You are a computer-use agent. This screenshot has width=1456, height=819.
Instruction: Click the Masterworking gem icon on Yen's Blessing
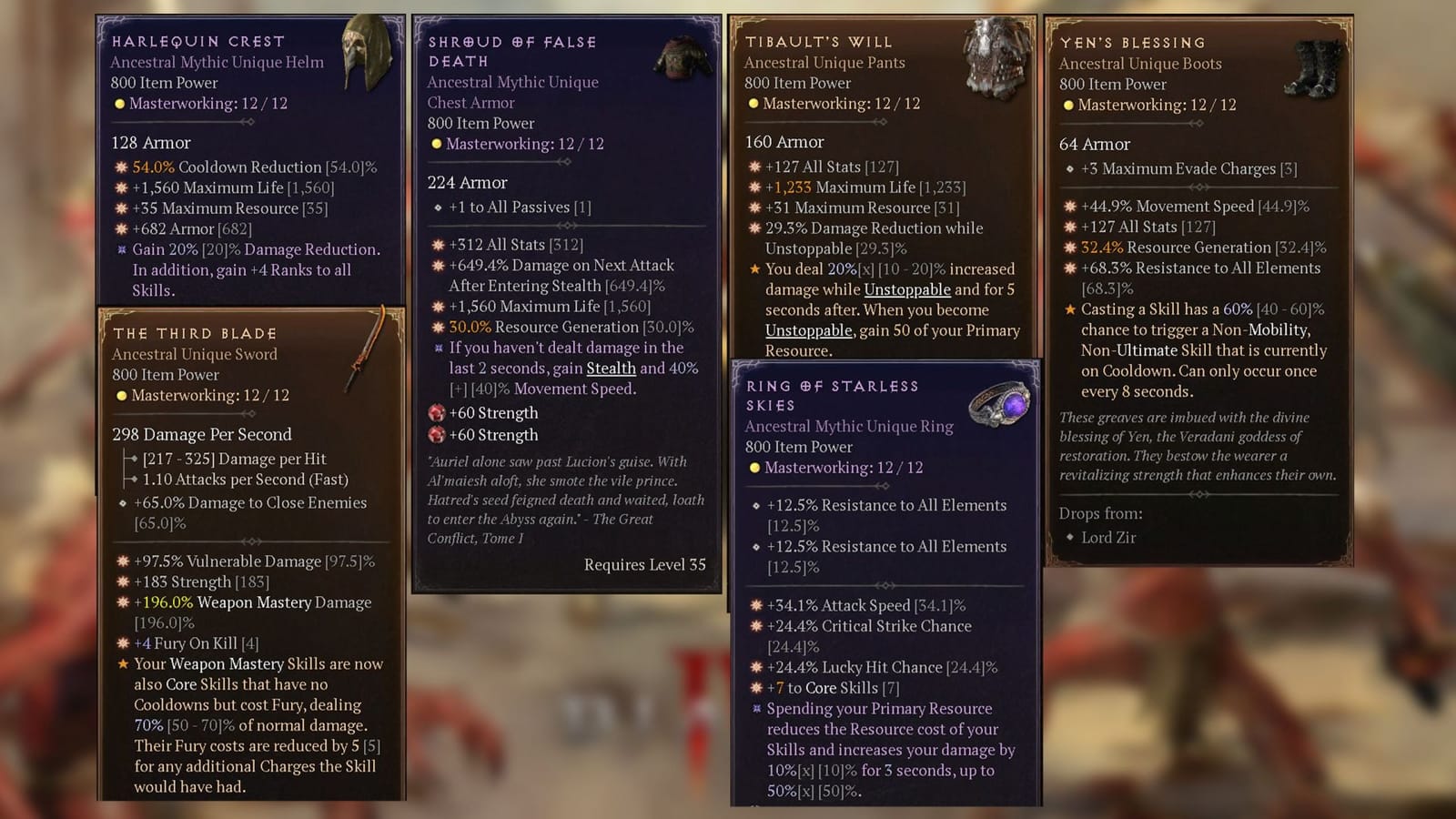click(1068, 105)
